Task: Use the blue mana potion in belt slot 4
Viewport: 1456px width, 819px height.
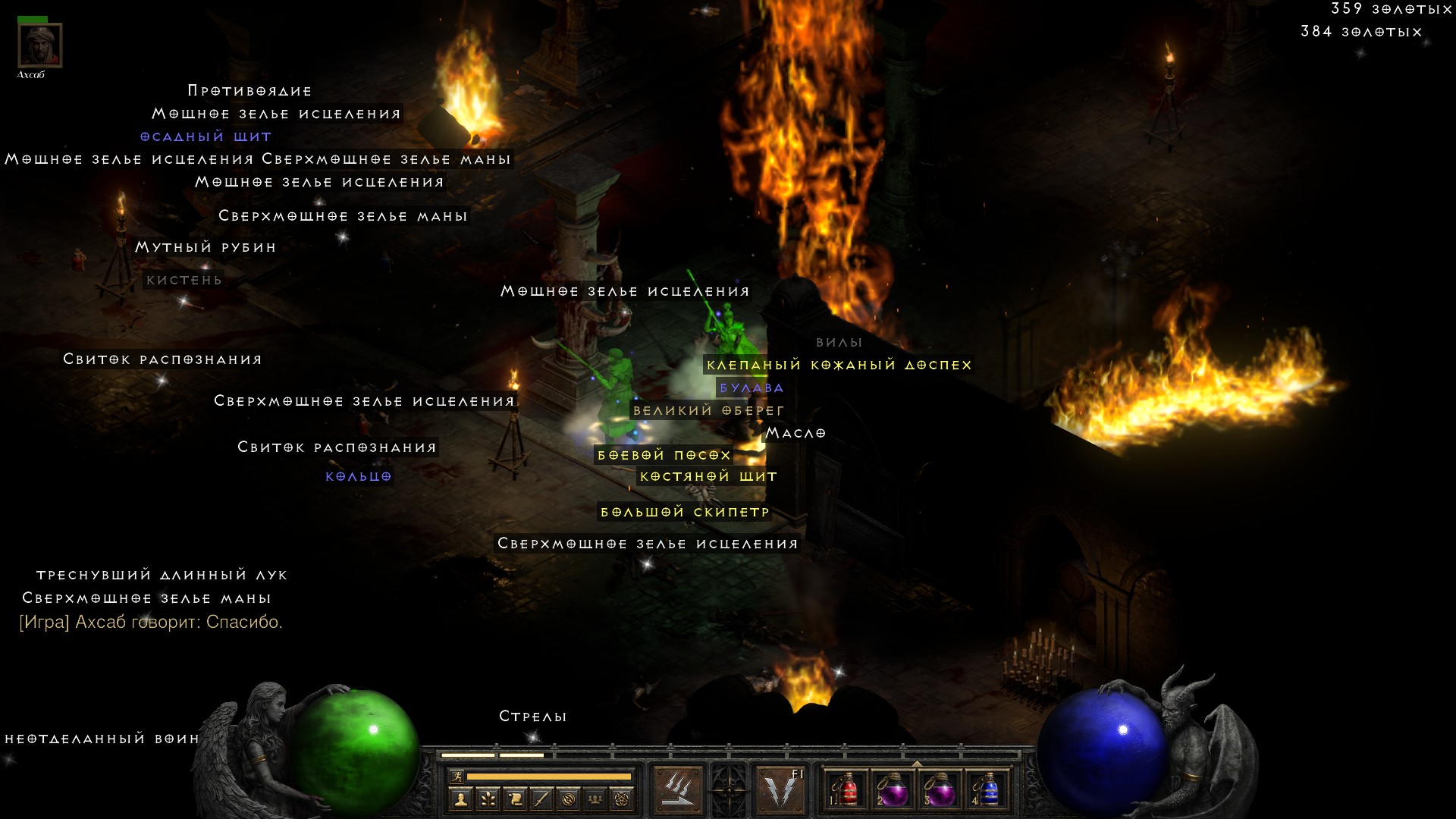Action: [987, 790]
